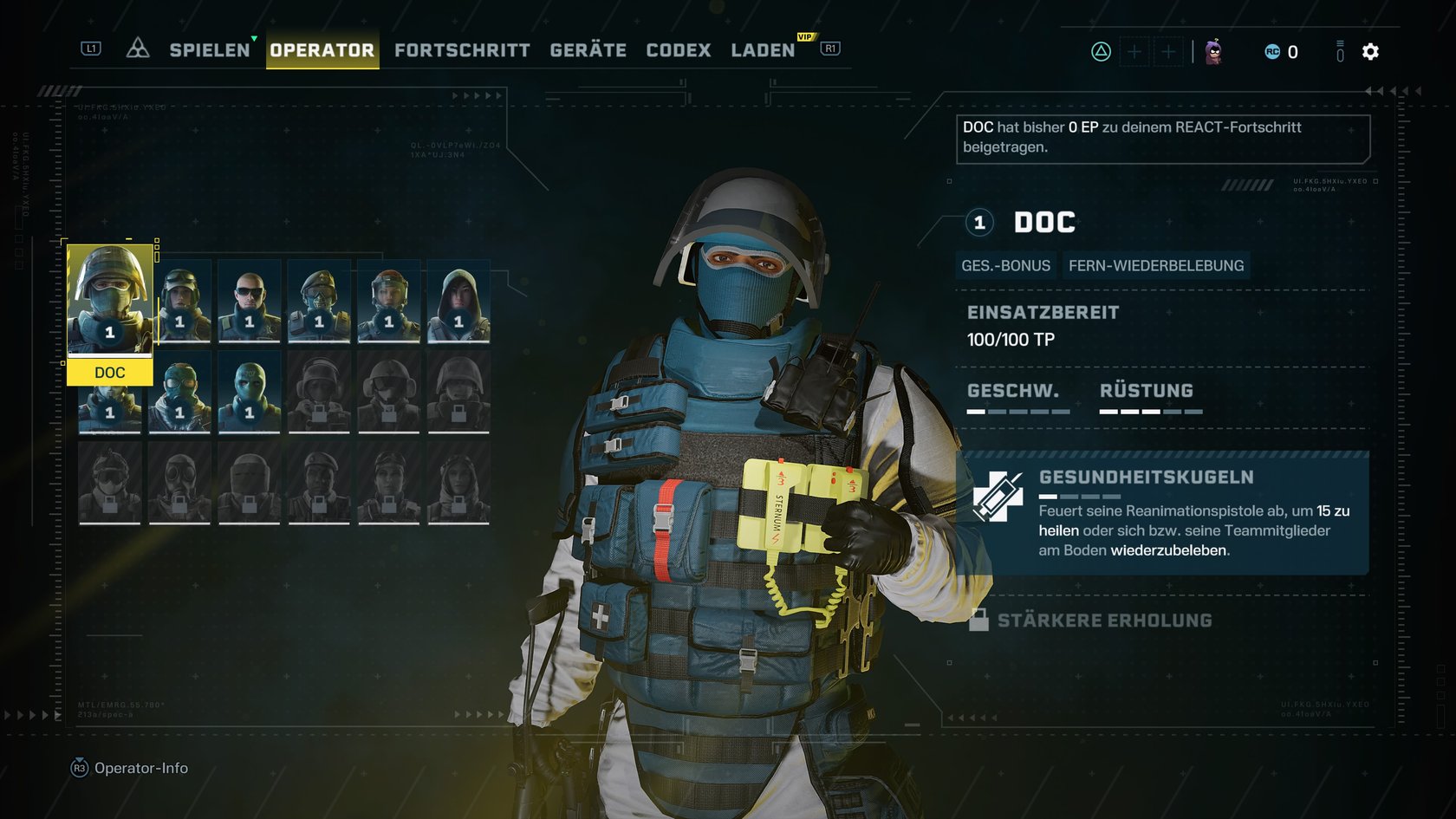Image resolution: width=1456 pixels, height=819 pixels.
Task: Open the GESUNDHEITSKUGELN ability panel
Action: click(1162, 512)
